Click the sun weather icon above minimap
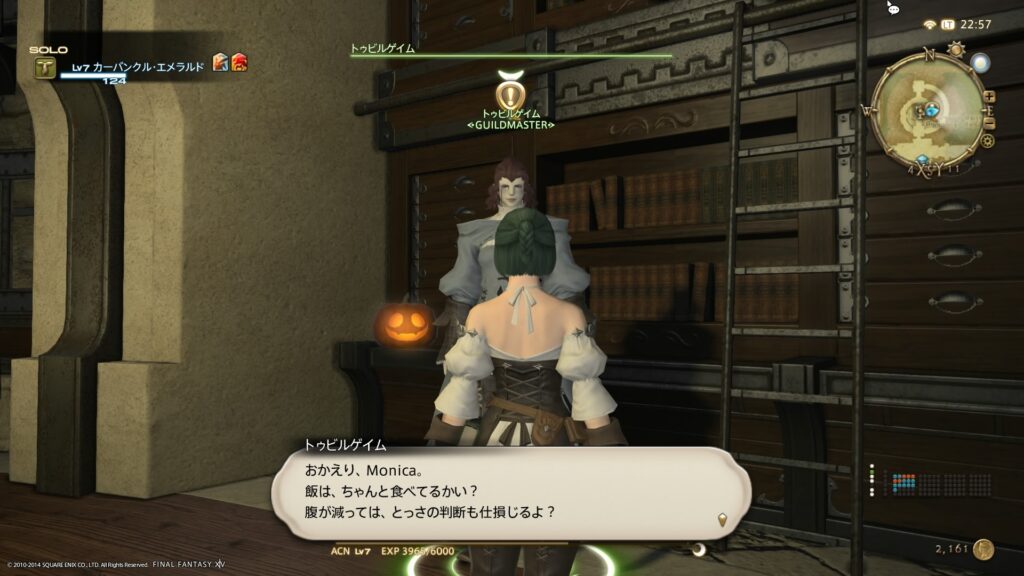Screen dimensions: 1024x576 coord(956,48)
